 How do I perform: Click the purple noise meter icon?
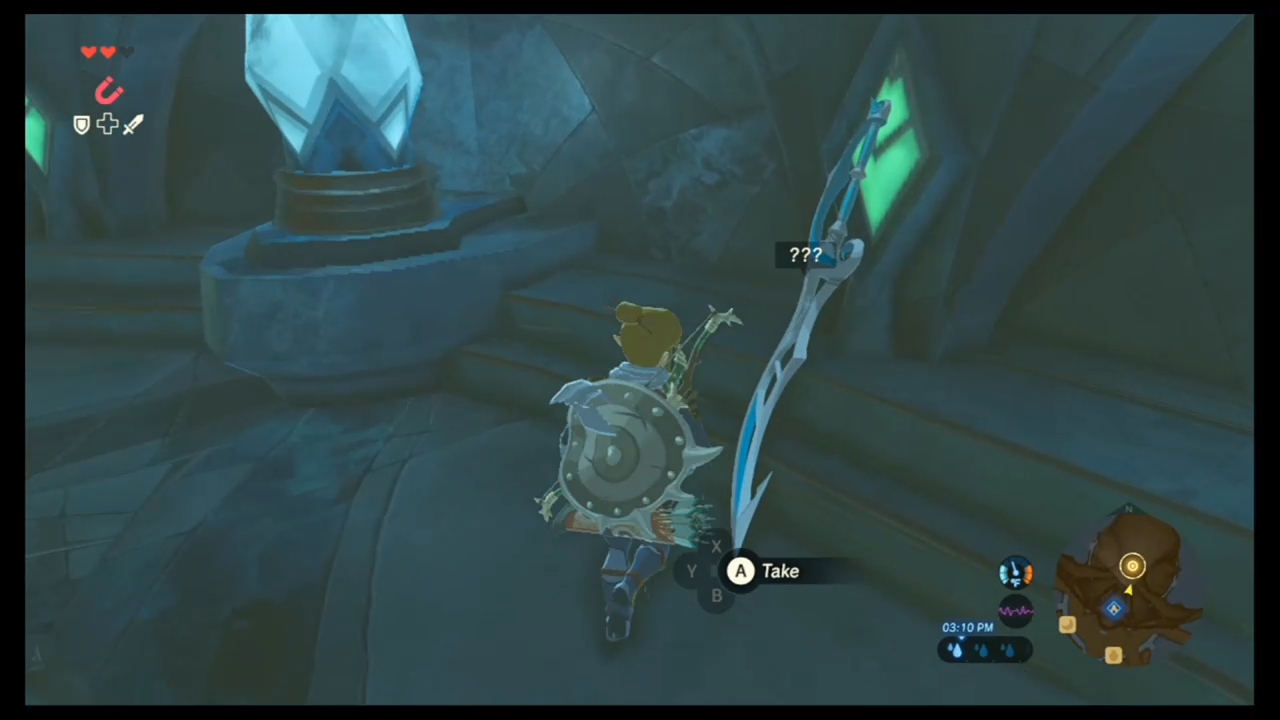click(x=1016, y=610)
